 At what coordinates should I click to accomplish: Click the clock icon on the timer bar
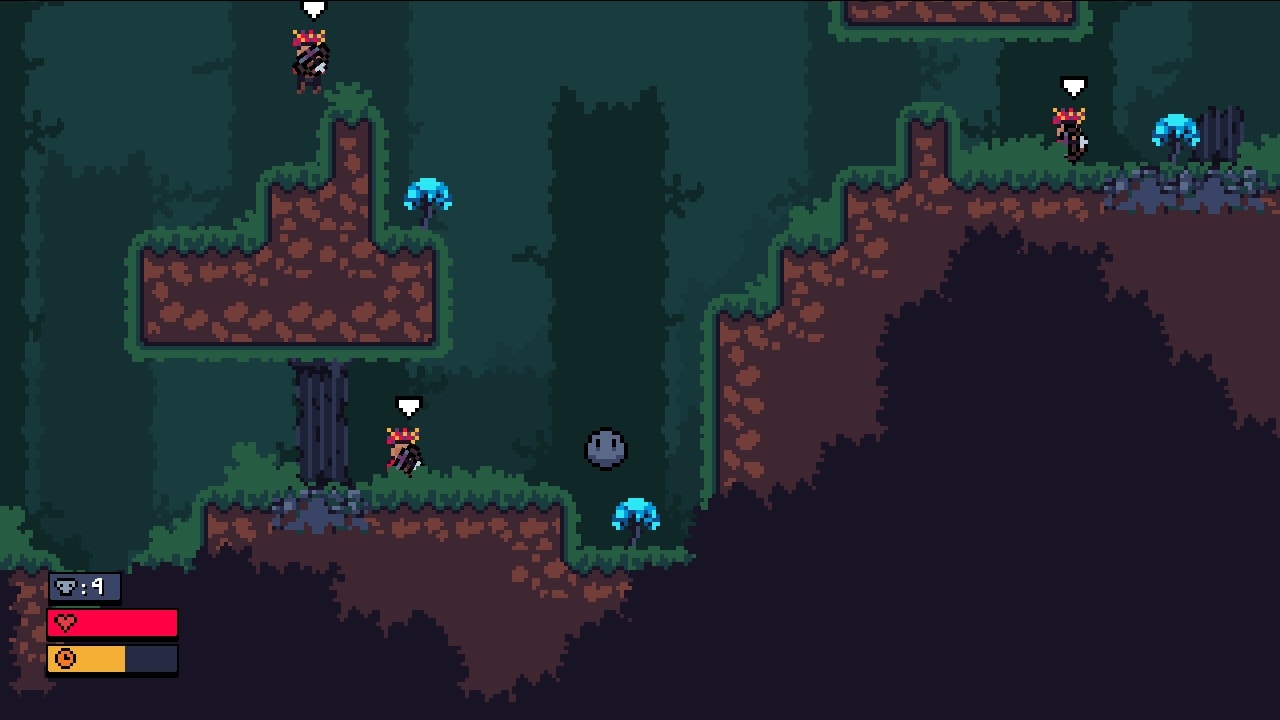(63, 658)
